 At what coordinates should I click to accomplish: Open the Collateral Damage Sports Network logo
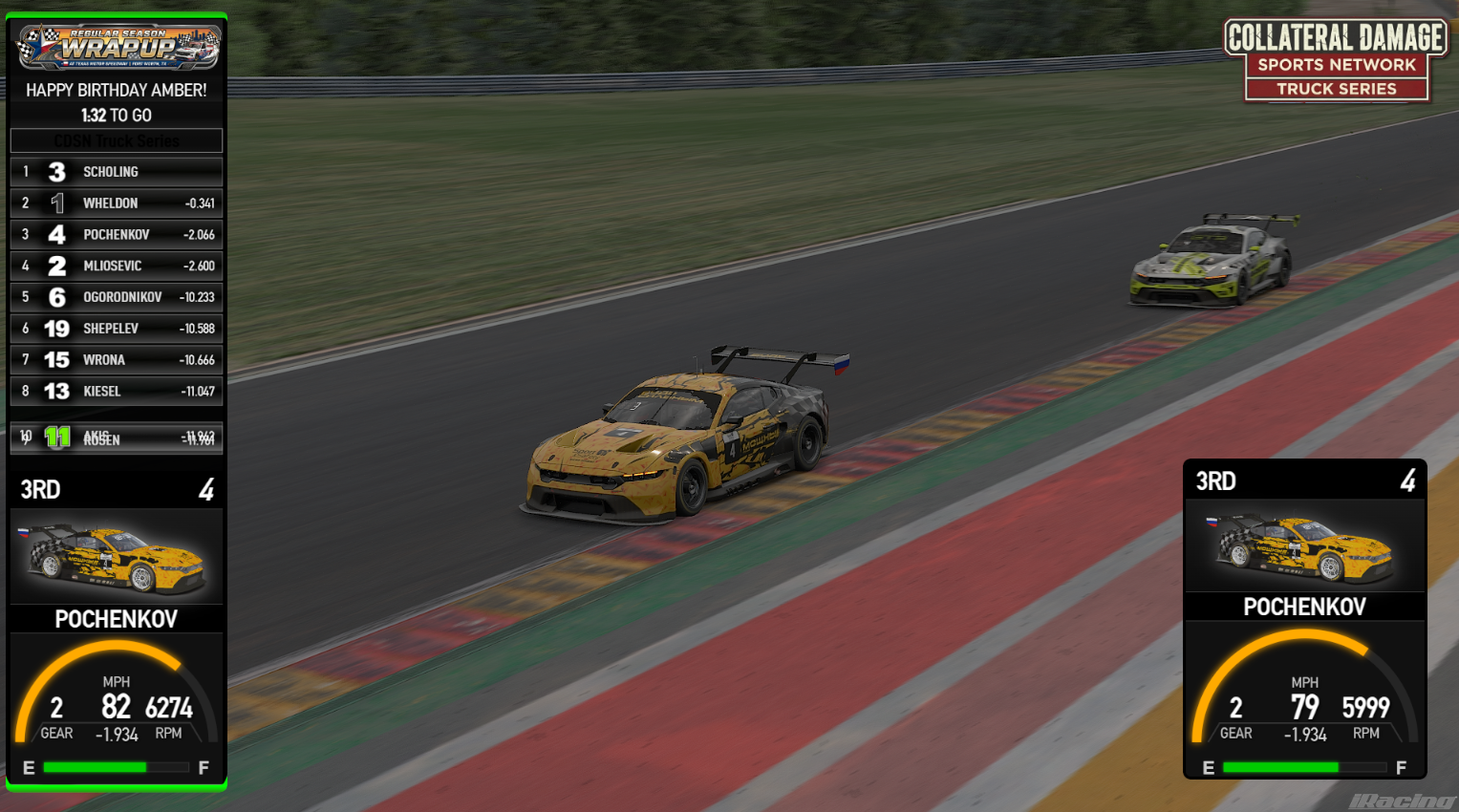pyautogui.click(x=1336, y=61)
